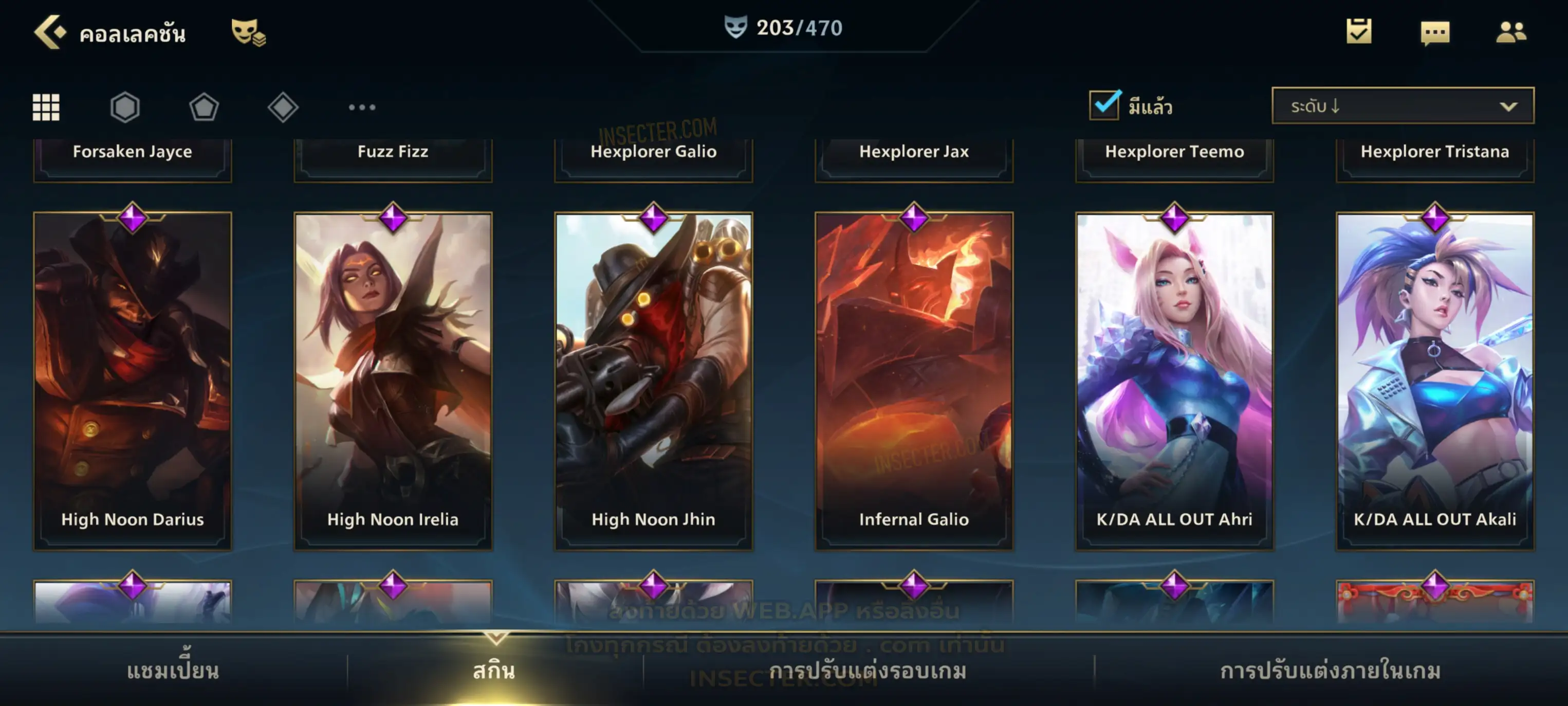Open the friends list icon
Screen dimensions: 1568x706
tap(1510, 32)
